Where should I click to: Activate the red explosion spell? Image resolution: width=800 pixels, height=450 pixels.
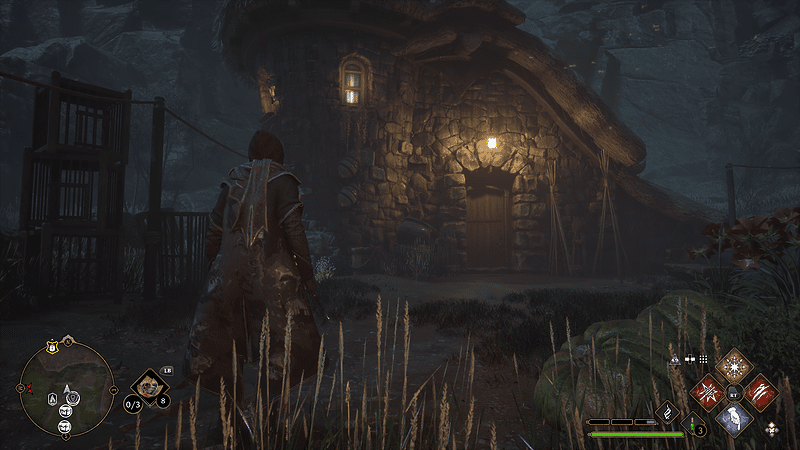click(708, 391)
